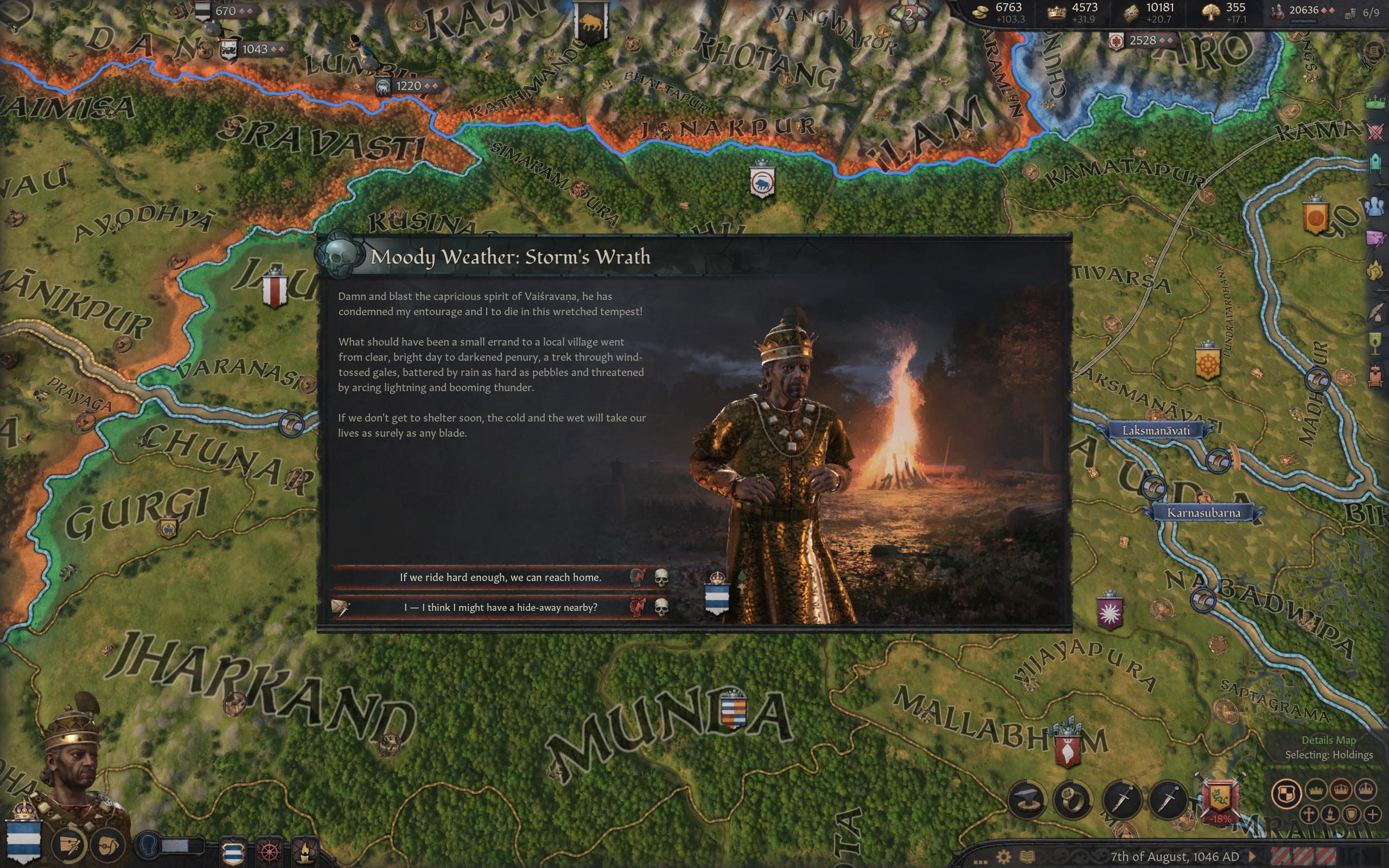The image size is (1389, 868).
Task: Open the council panel with people icon
Action: [x=1375, y=206]
